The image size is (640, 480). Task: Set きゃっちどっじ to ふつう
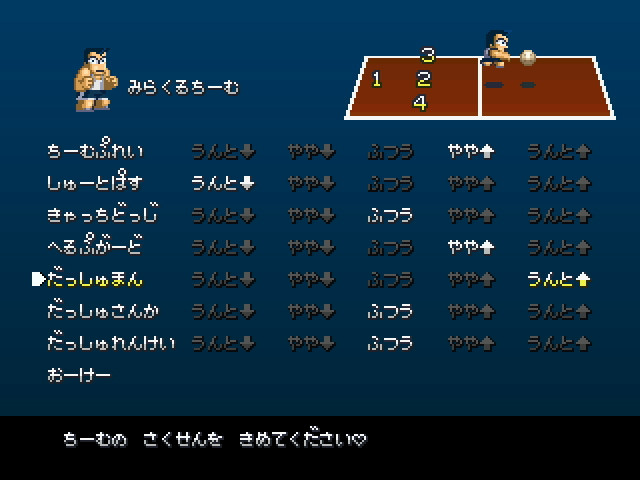(x=391, y=215)
